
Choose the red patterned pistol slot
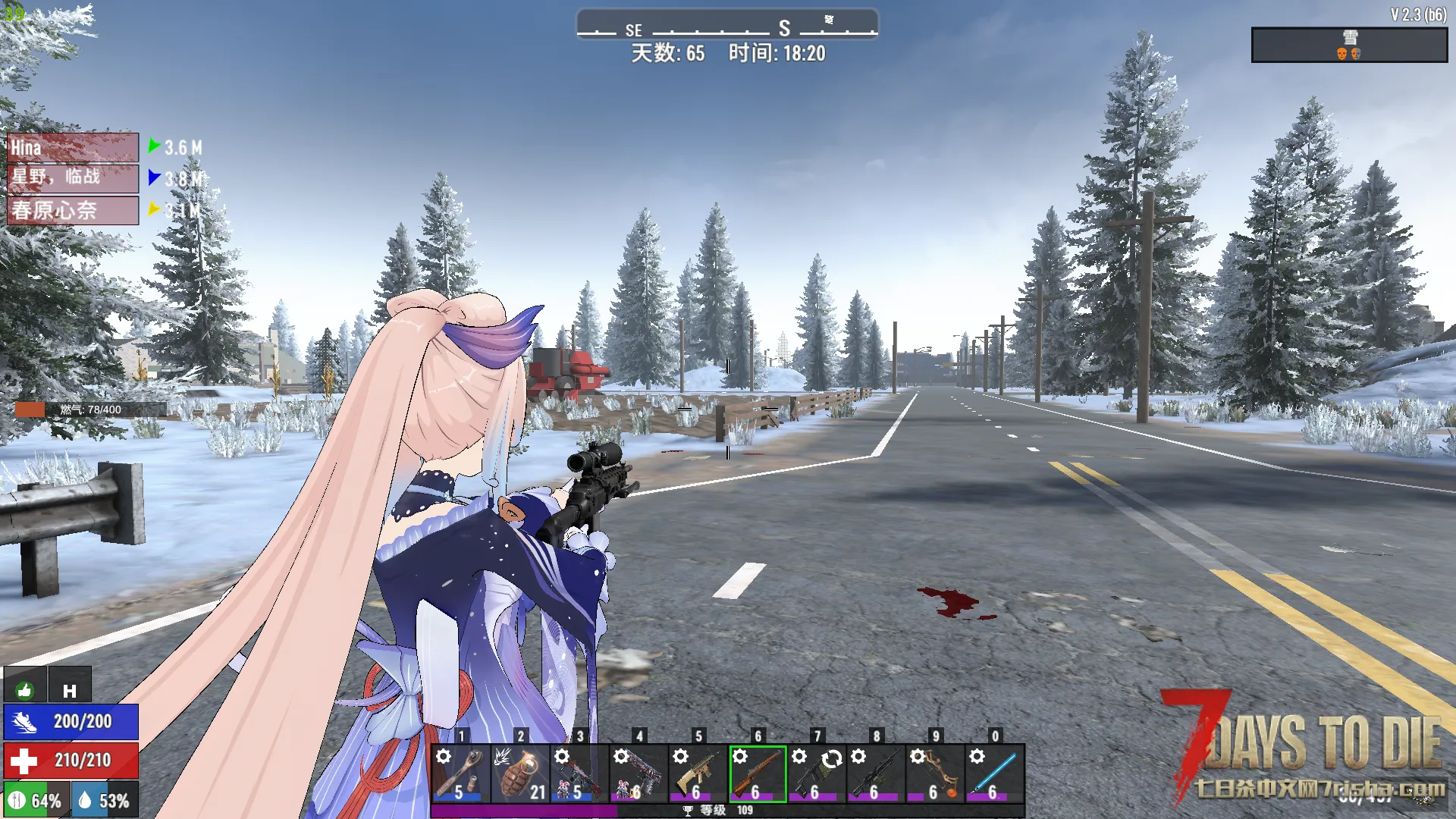click(638, 773)
